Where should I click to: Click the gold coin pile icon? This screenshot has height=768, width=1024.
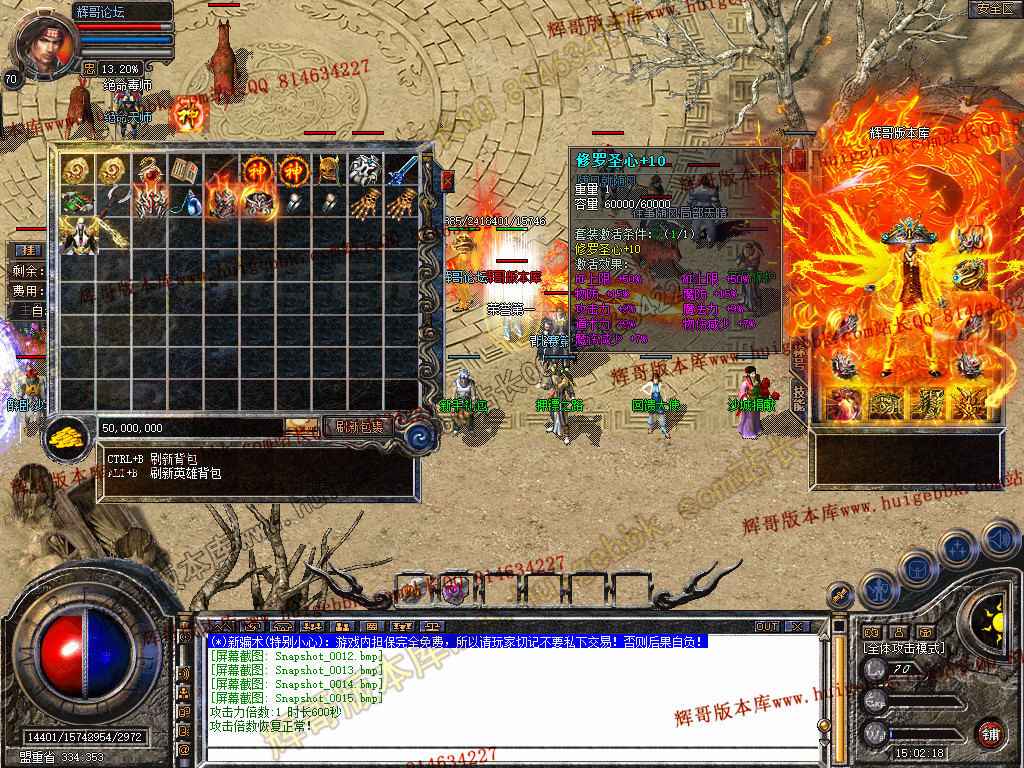tap(68, 436)
